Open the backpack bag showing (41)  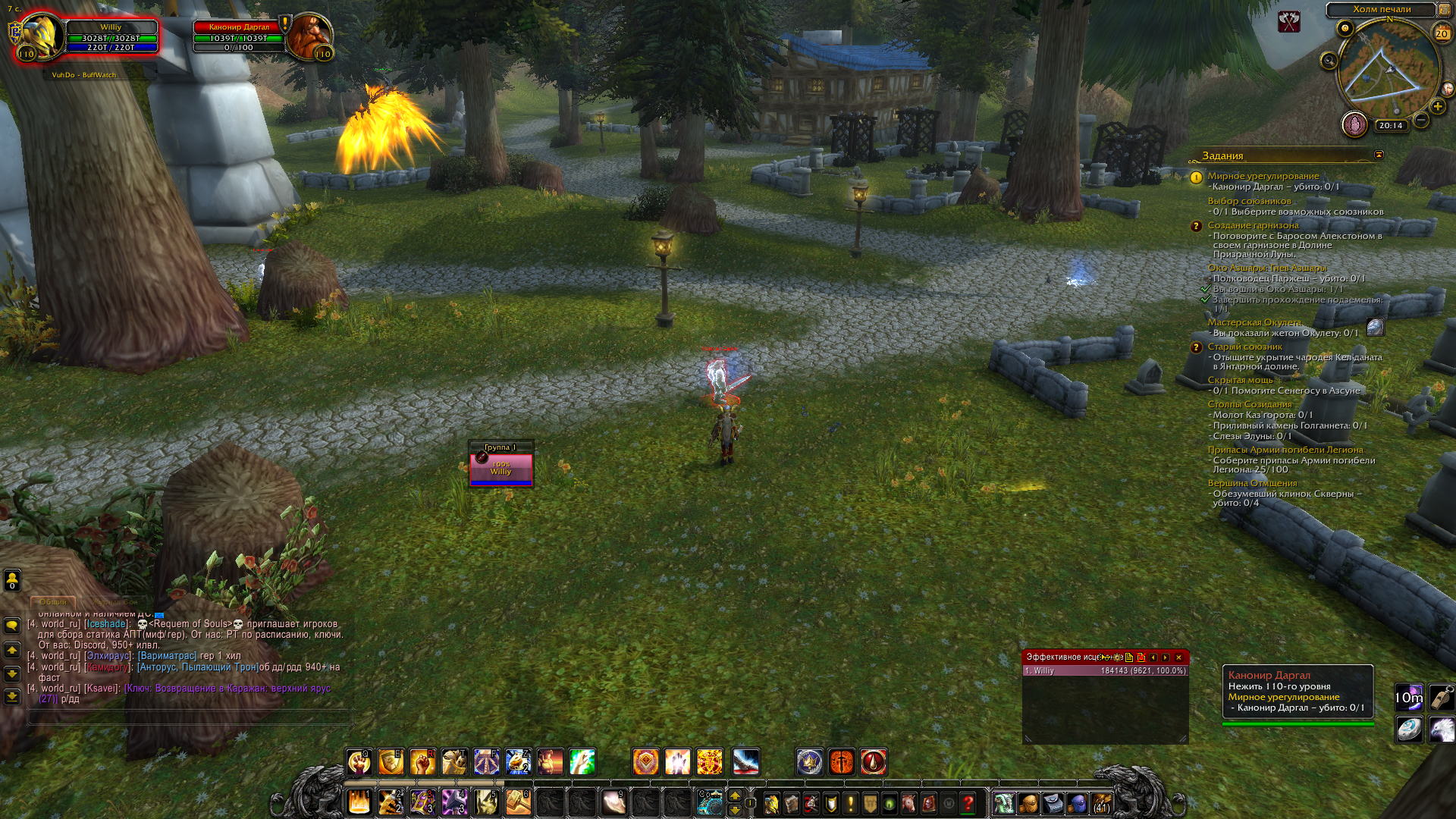pyautogui.click(x=1102, y=803)
